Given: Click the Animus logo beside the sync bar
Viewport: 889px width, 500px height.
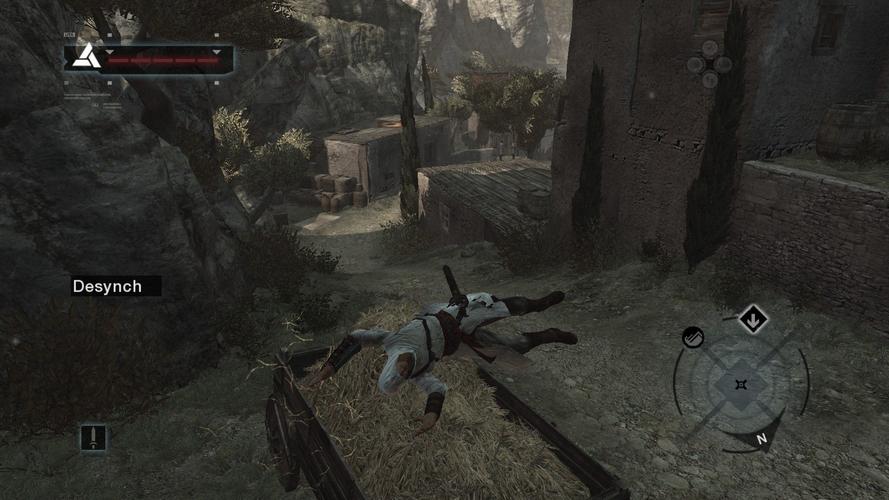Looking at the screenshot, I should (85, 56).
